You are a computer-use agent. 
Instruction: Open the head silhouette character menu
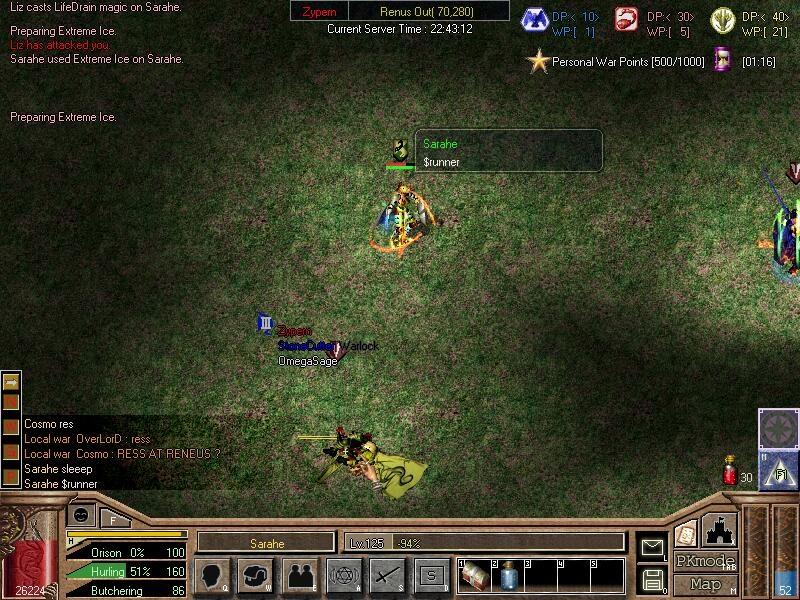[x=212, y=575]
